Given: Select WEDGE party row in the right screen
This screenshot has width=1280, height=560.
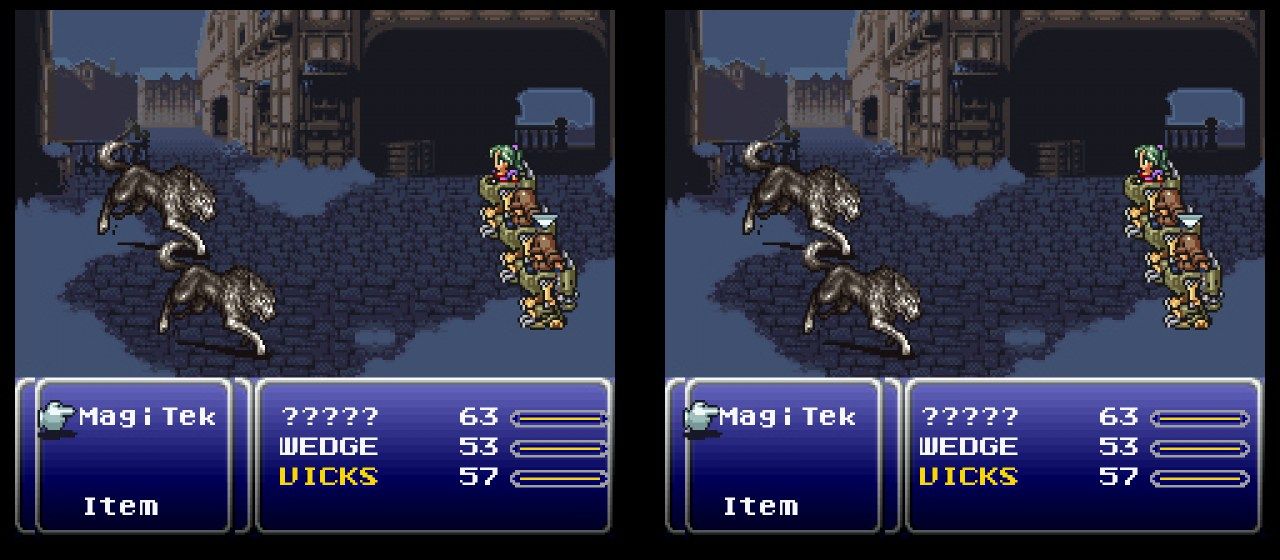Looking at the screenshot, I should pos(968,446).
